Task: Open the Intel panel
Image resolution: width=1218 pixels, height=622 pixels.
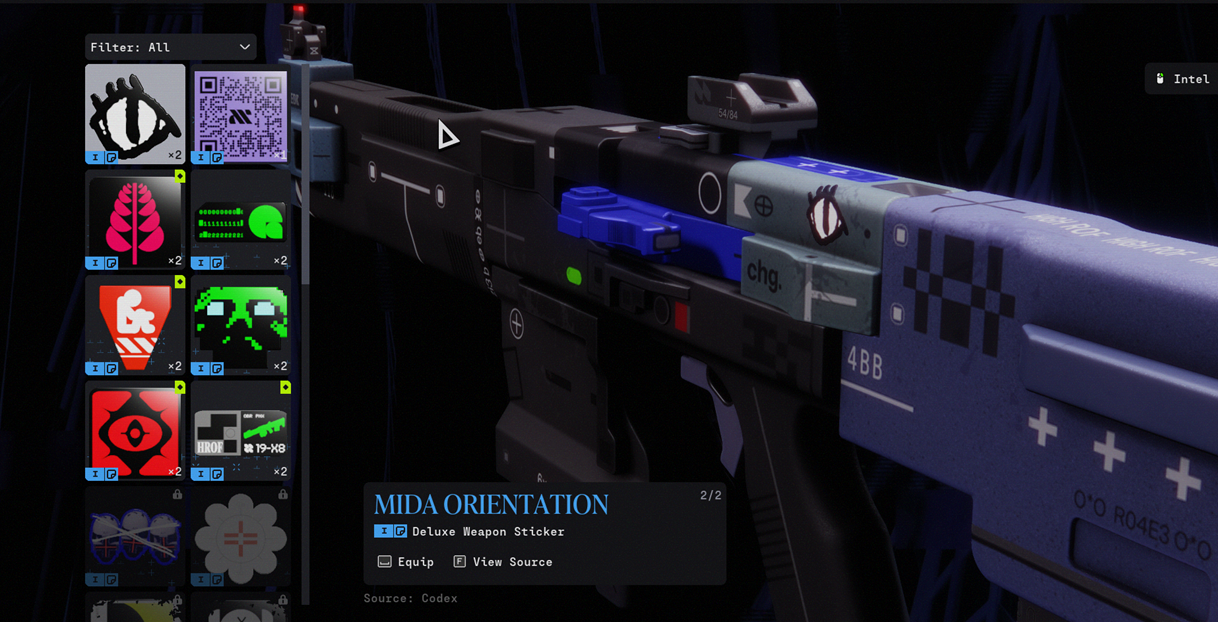Action: (1182, 79)
